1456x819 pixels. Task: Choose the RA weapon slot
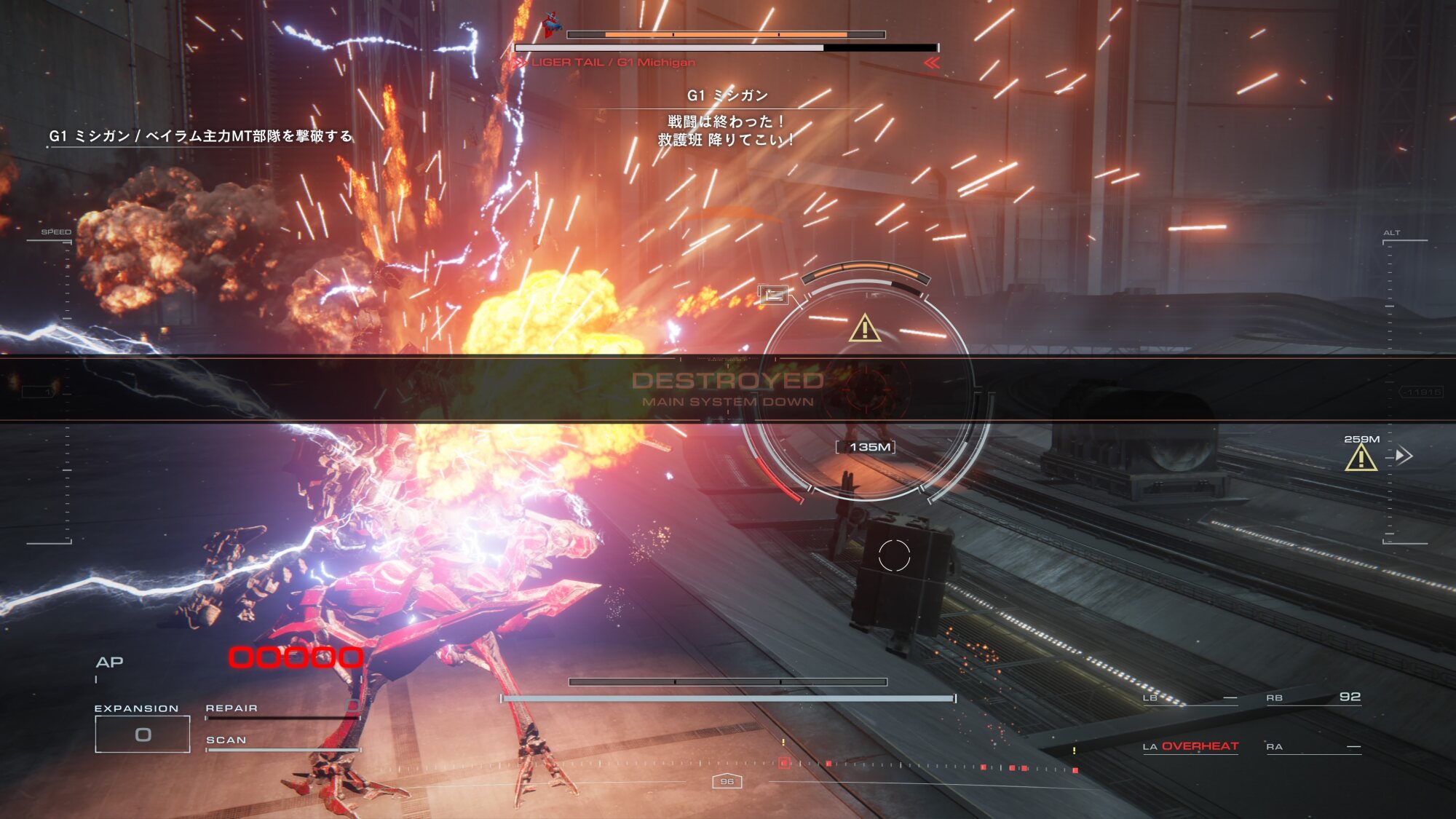(1313, 747)
